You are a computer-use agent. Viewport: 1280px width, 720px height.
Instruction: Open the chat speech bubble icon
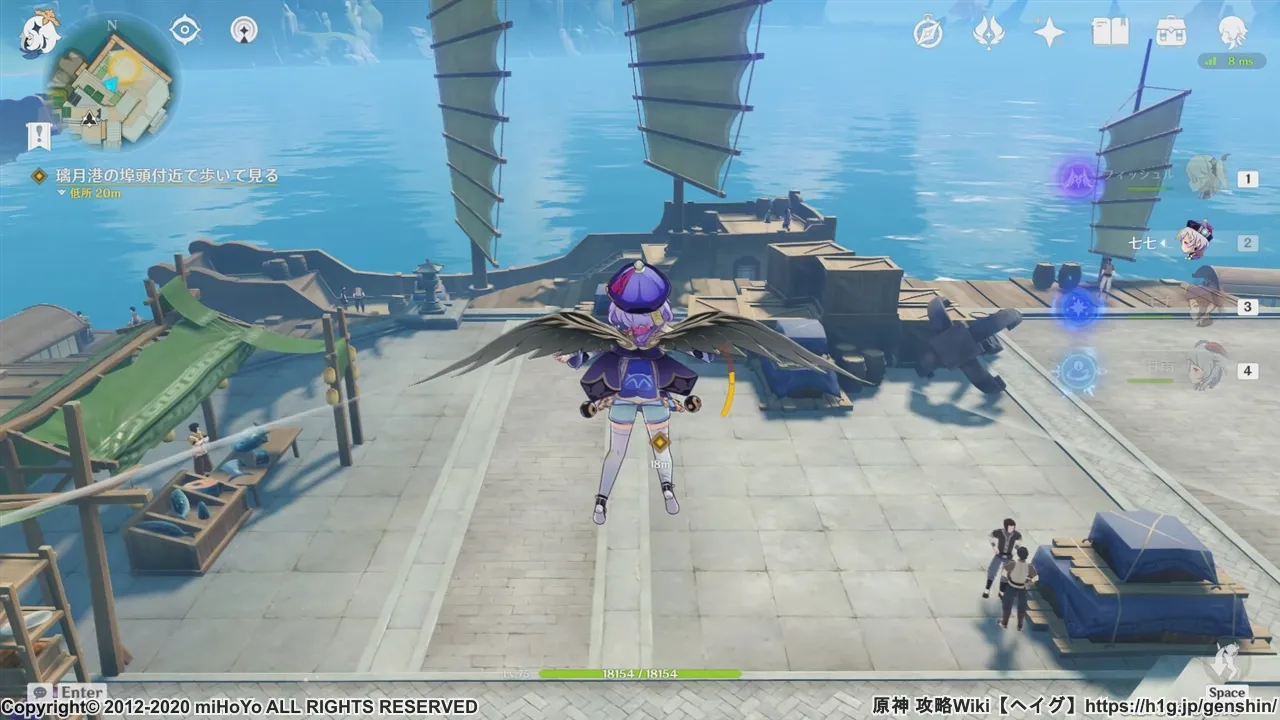(x=40, y=692)
